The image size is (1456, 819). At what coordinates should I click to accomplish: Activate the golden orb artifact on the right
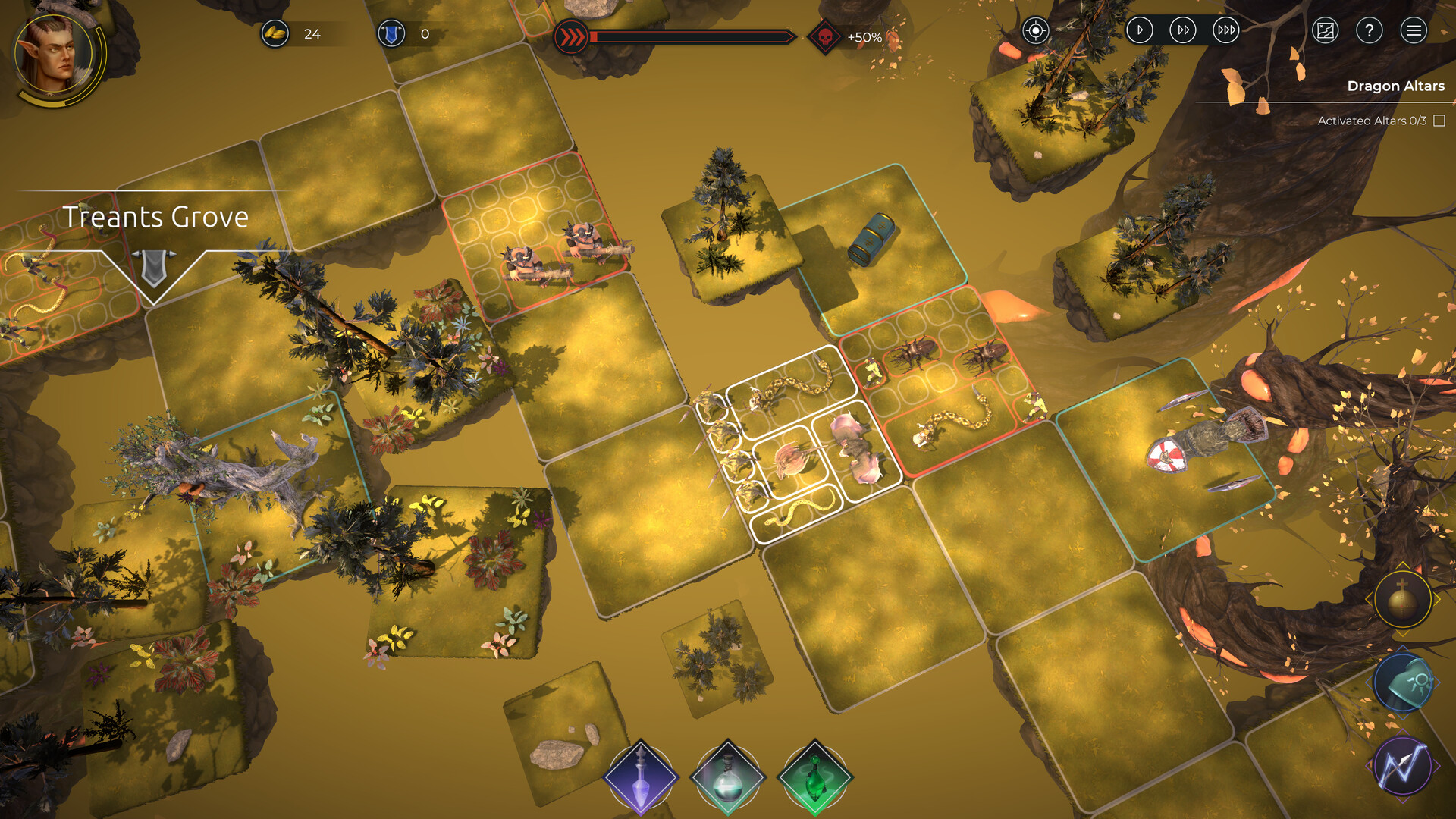click(1401, 599)
